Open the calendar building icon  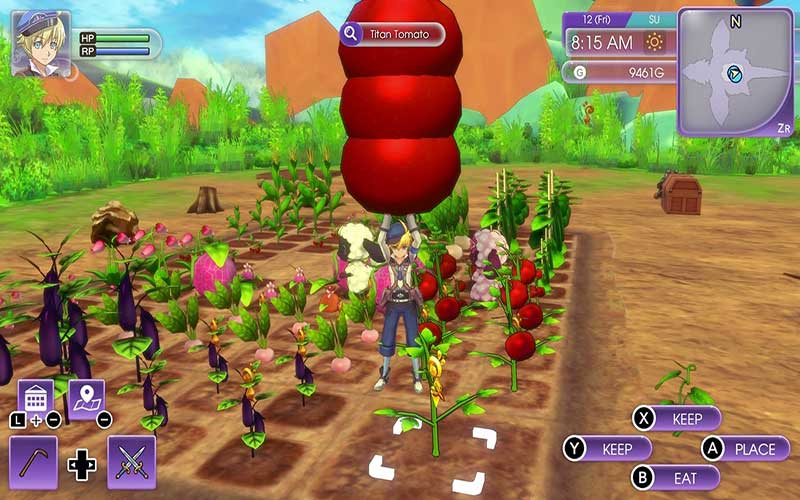36,398
